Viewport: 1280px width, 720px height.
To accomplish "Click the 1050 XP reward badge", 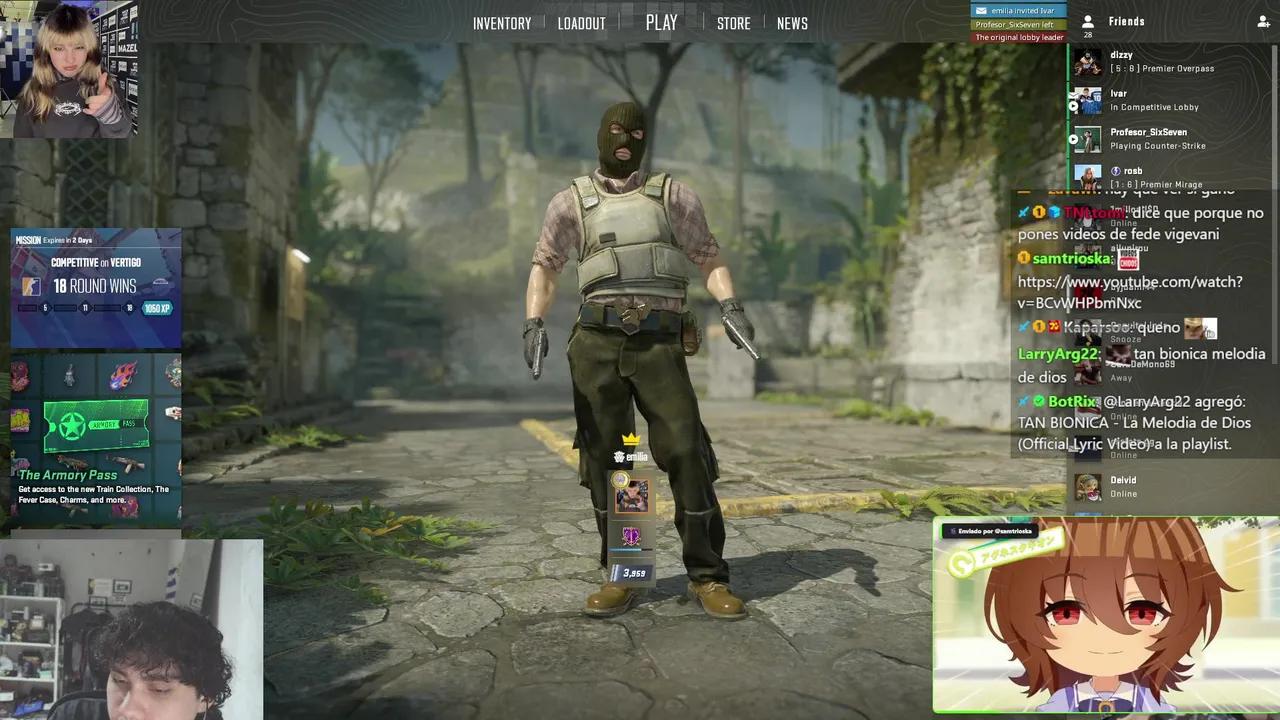I will click(x=155, y=308).
